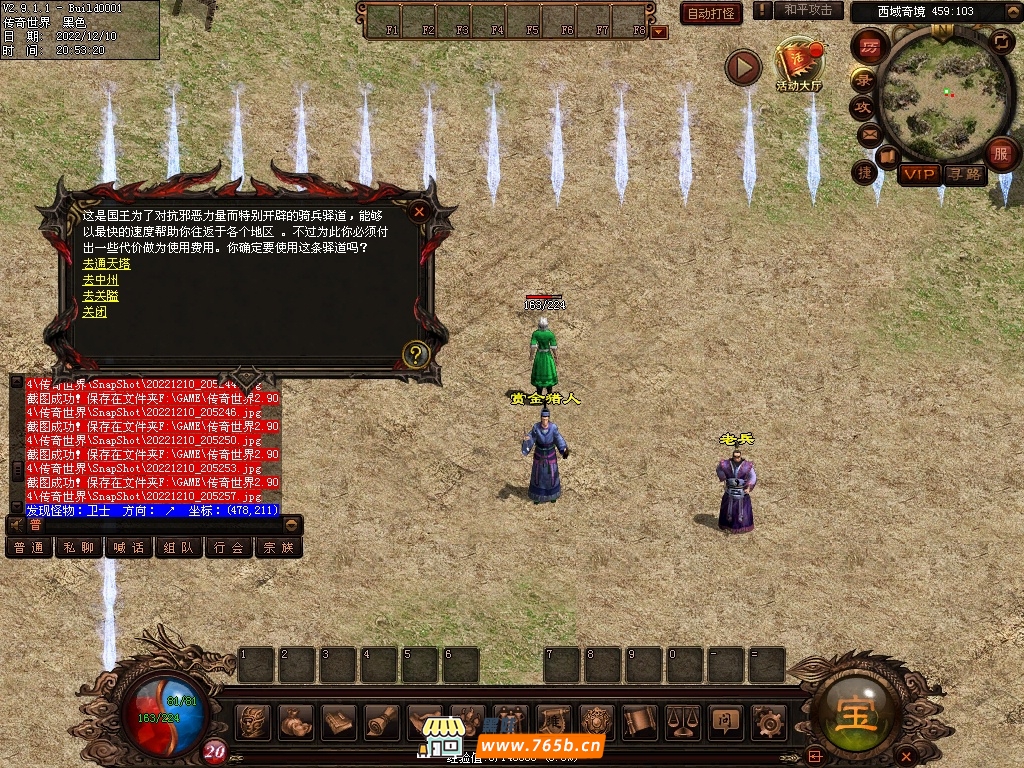Open the mail envelope icon
The image size is (1024, 768).
869,132
